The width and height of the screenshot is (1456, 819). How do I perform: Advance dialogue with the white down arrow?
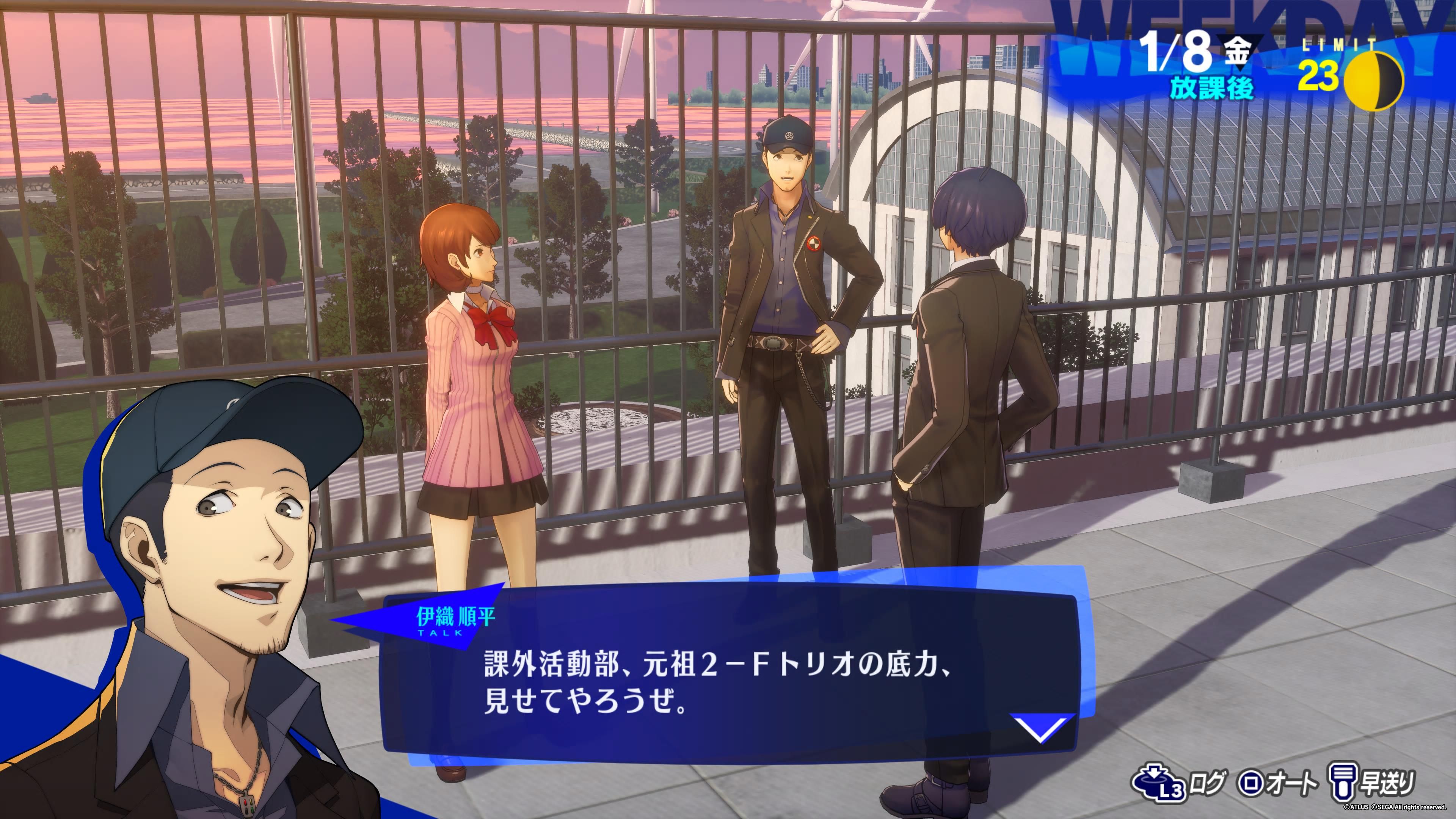[1040, 728]
